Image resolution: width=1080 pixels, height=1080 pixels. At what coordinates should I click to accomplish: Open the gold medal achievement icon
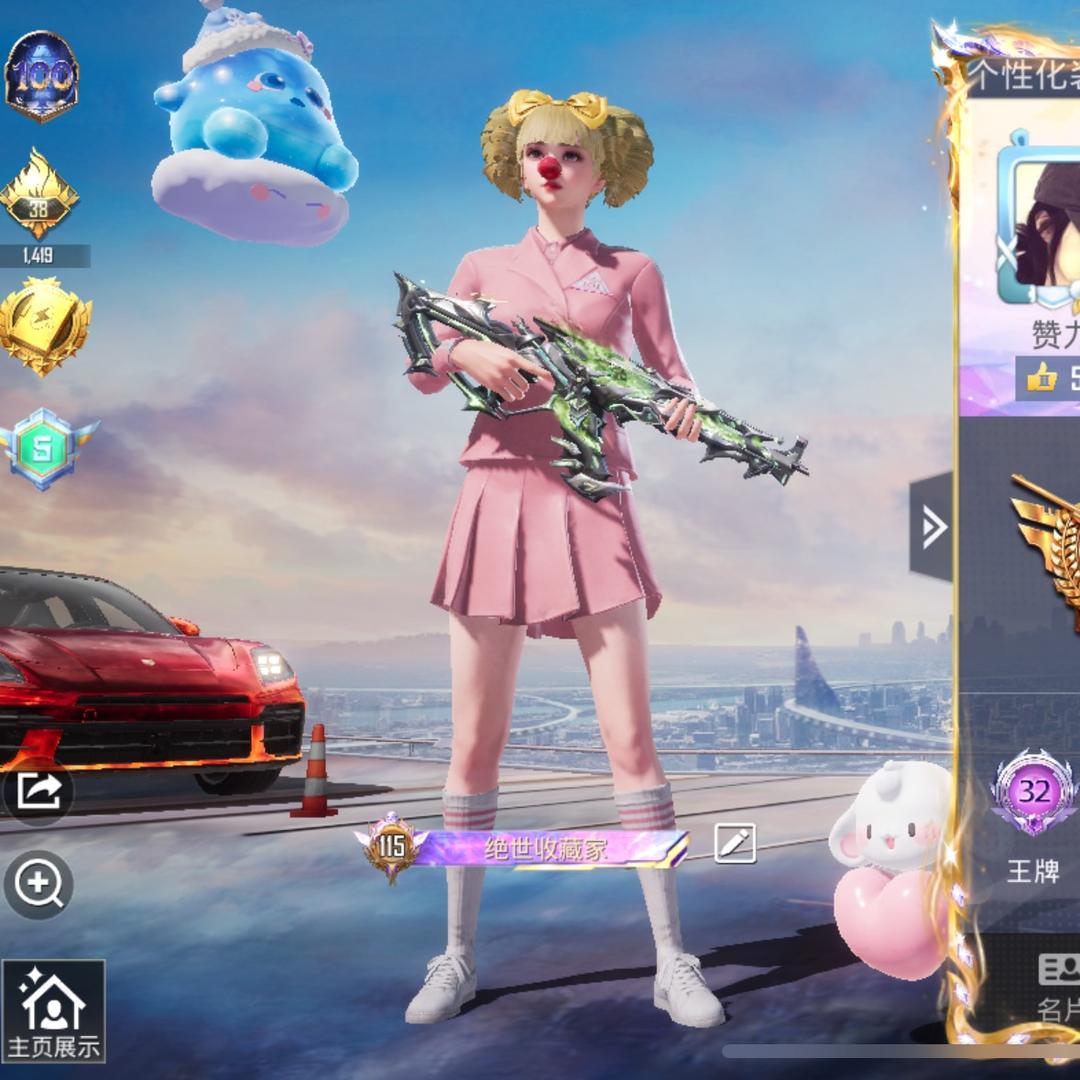[42, 324]
